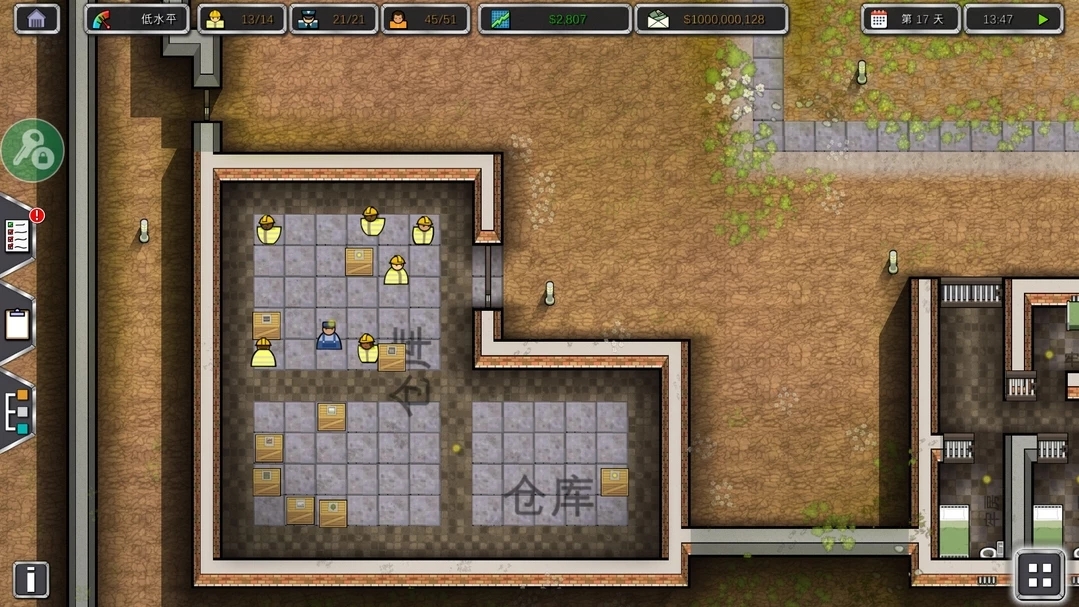This screenshot has height=607, width=1079.
Task: Open the flowchart tree tab
Action: [x=17, y=411]
